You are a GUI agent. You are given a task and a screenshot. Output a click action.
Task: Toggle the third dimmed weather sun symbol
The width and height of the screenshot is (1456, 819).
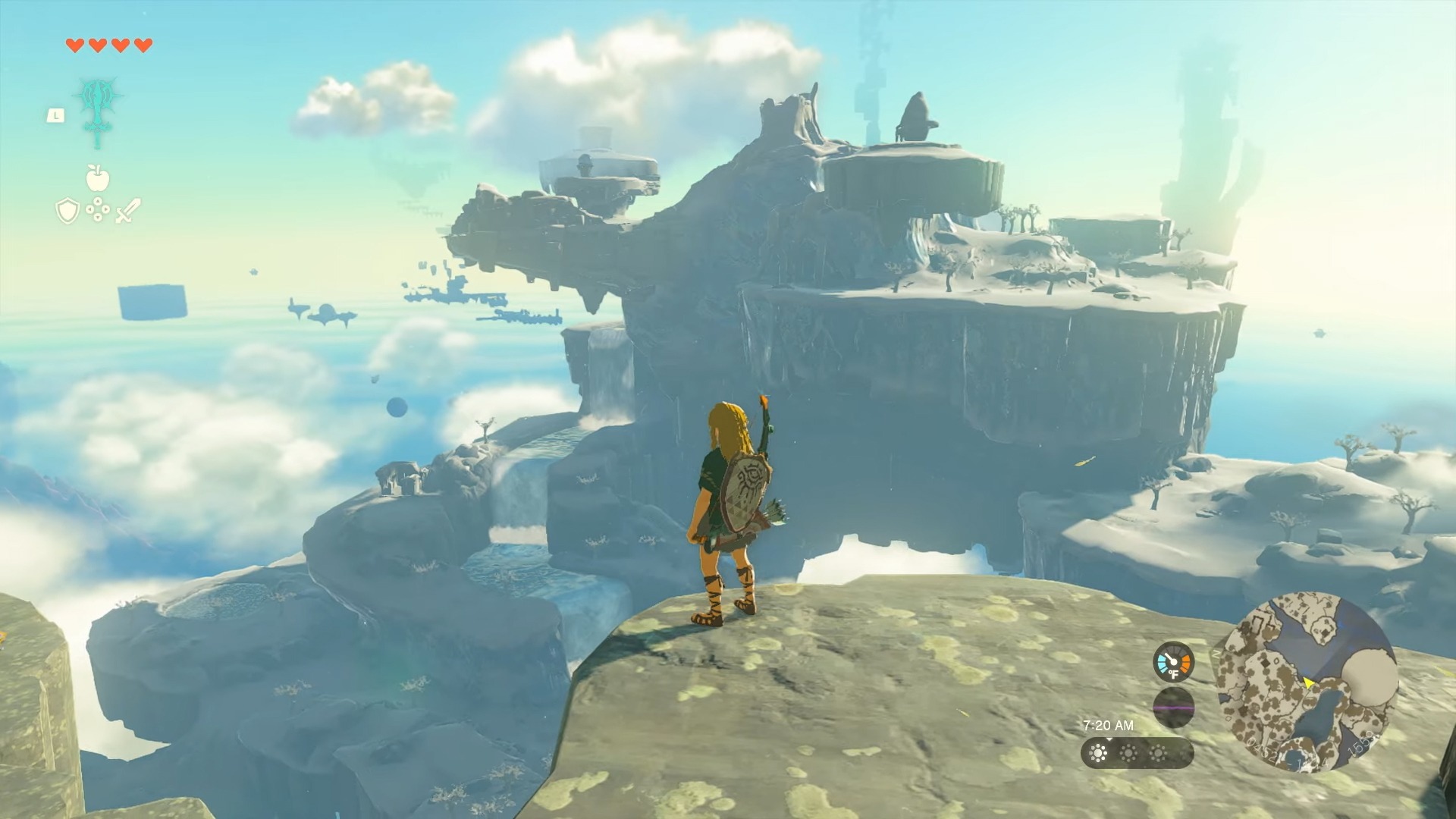pos(1159,753)
